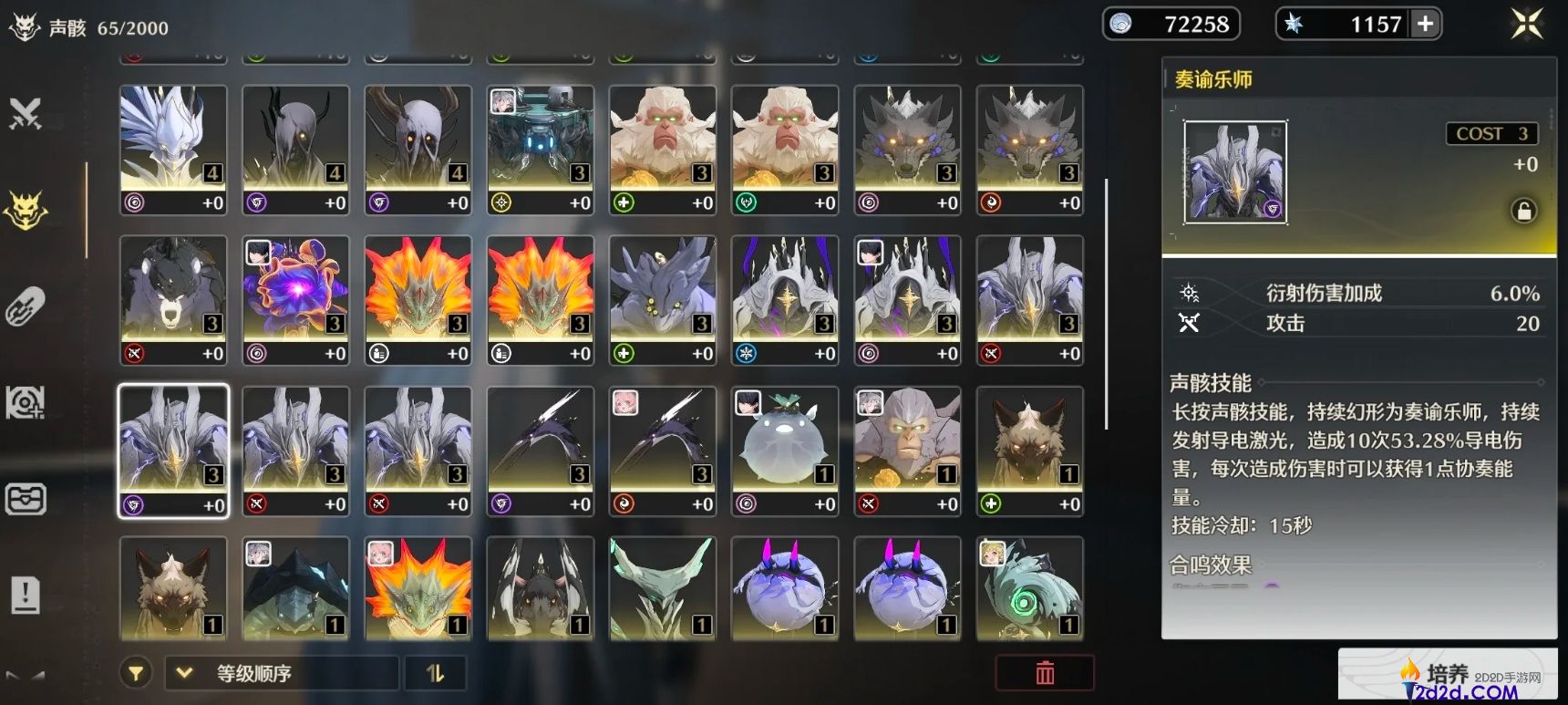Screen dimensions: 1568x705
Task: Pick the round white blob cost 1 echo
Action: pyautogui.click(x=785, y=451)
